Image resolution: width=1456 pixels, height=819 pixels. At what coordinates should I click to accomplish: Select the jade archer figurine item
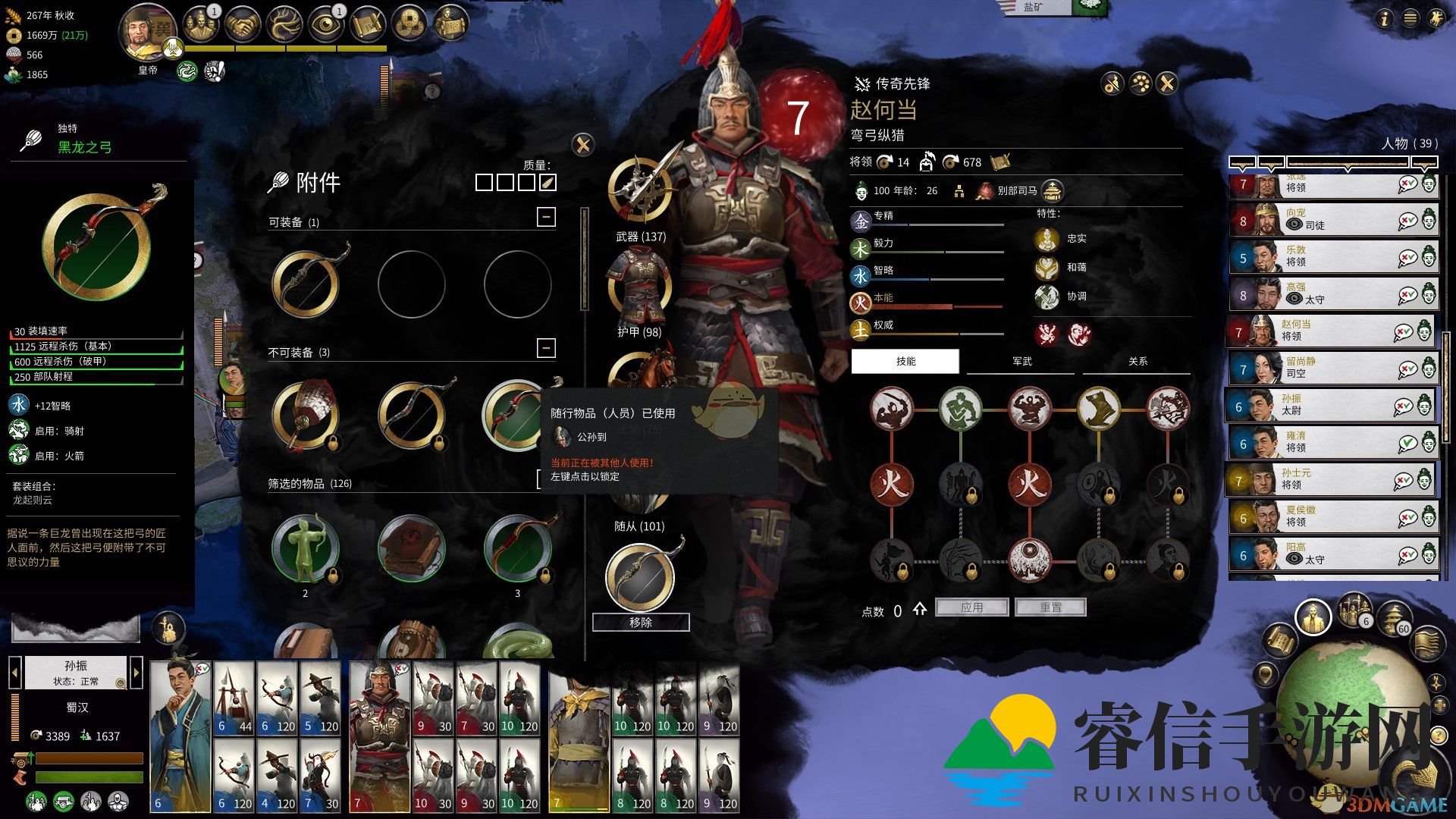pos(306,549)
